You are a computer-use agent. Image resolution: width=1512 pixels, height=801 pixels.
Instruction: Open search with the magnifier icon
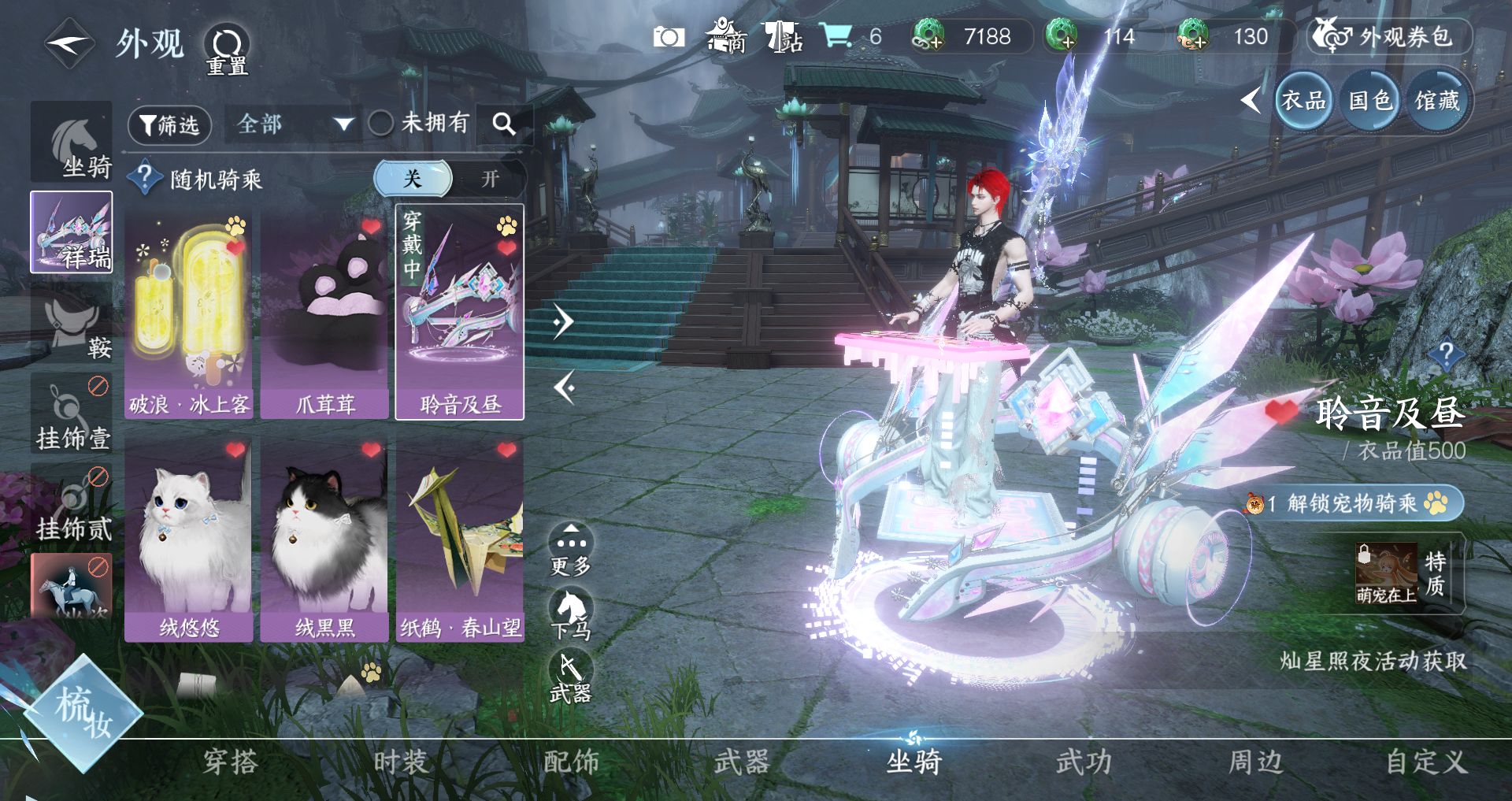(x=504, y=124)
